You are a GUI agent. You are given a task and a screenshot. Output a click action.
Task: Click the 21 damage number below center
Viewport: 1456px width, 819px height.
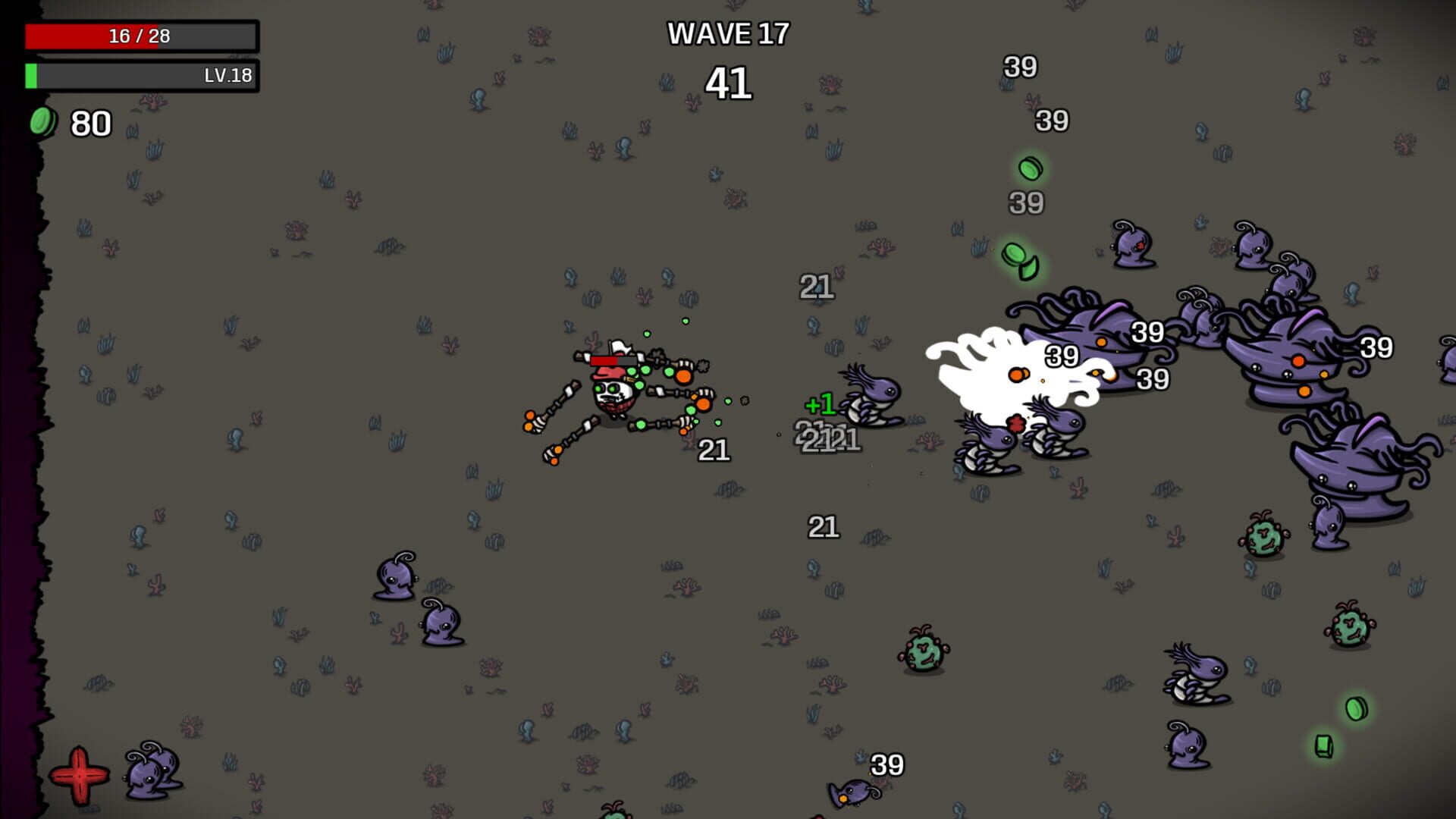click(x=824, y=527)
